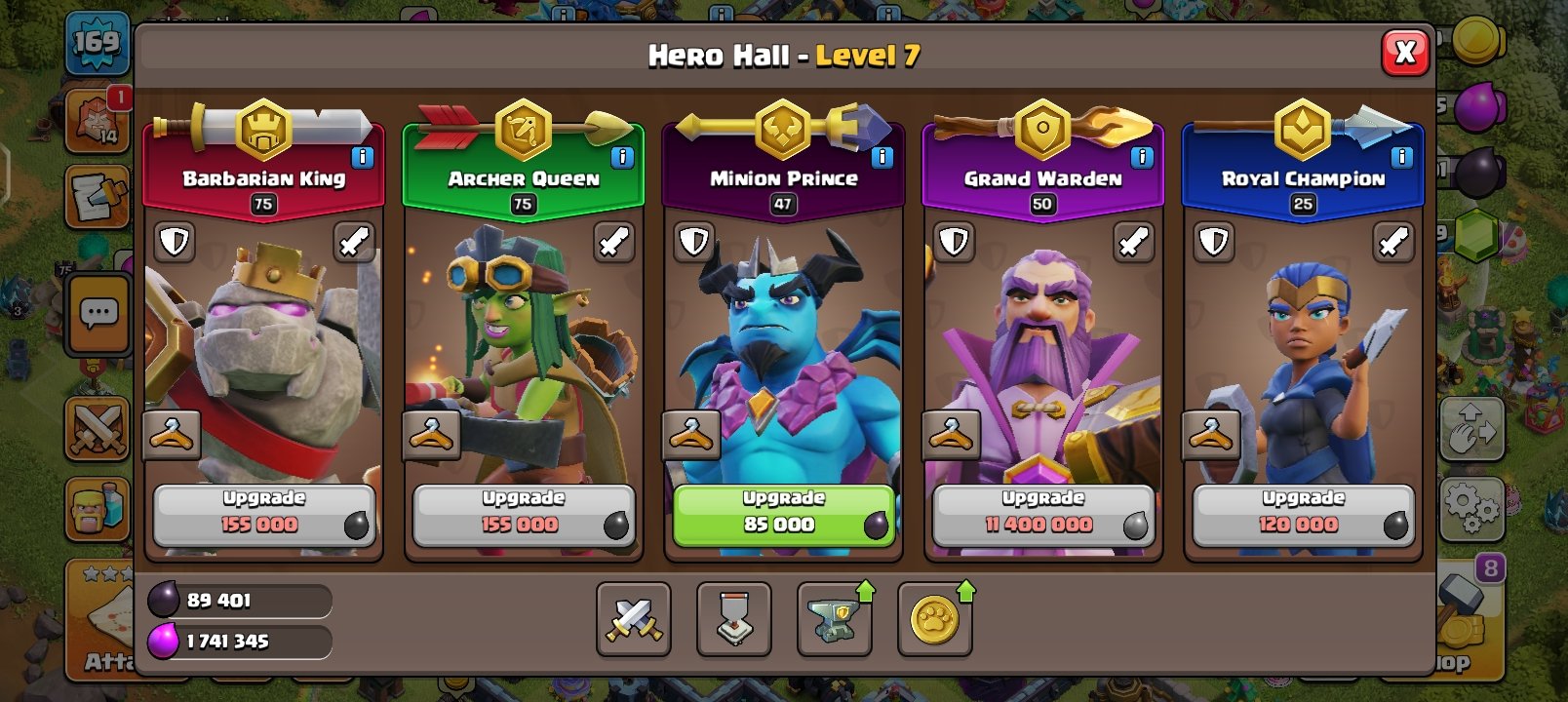
Task: Toggle Barbarian King's shield defense mode
Action: pos(174,242)
